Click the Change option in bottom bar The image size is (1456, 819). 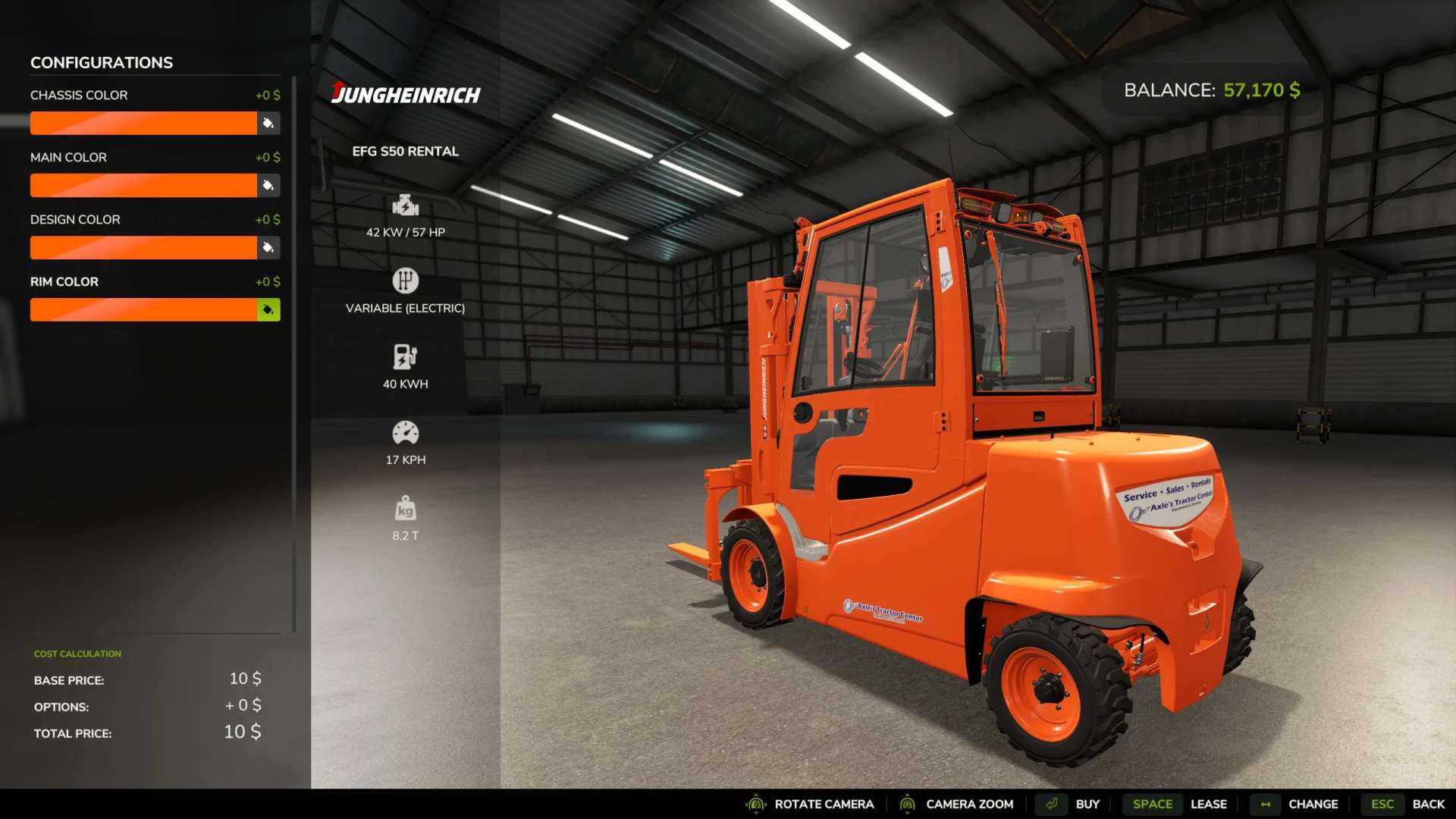[1312, 804]
